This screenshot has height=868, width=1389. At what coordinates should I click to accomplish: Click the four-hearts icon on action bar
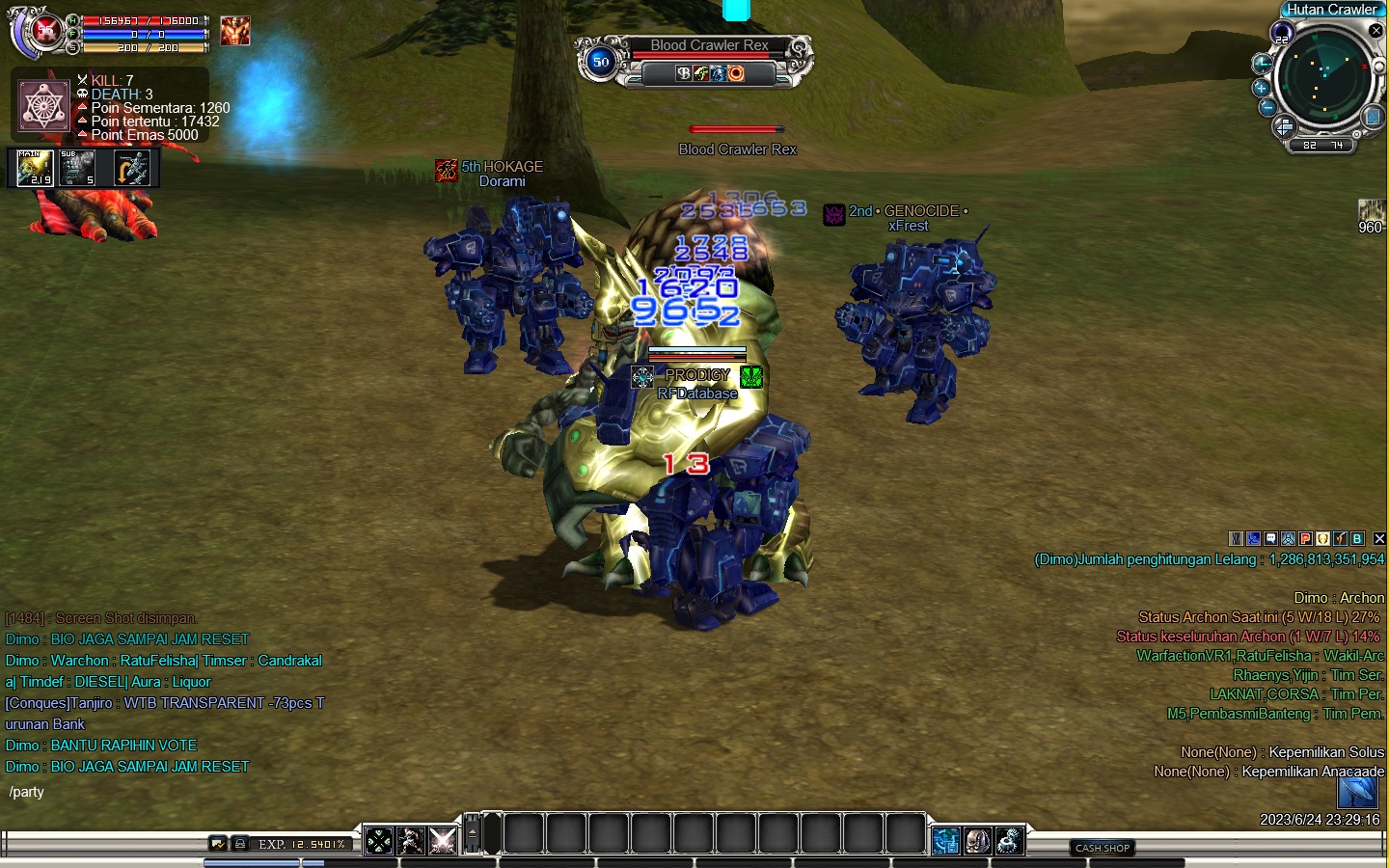(x=379, y=841)
